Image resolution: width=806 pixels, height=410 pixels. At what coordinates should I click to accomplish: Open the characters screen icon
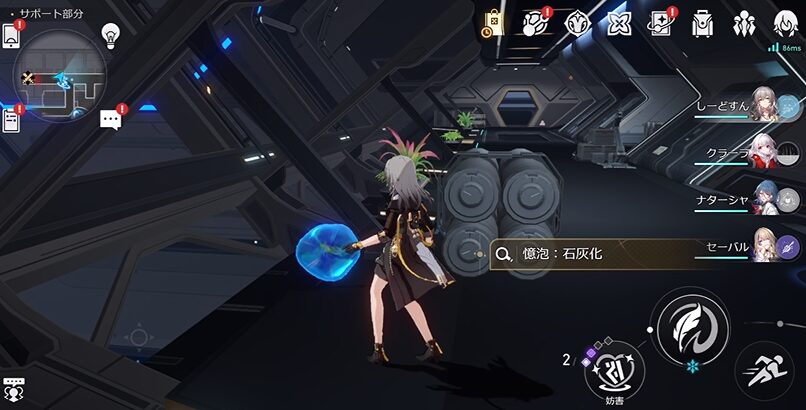coord(744,24)
